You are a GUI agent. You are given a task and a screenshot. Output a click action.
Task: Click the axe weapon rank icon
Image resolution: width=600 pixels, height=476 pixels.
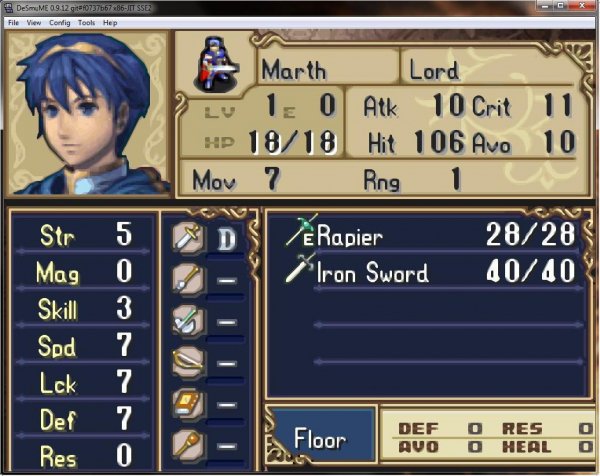(187, 320)
